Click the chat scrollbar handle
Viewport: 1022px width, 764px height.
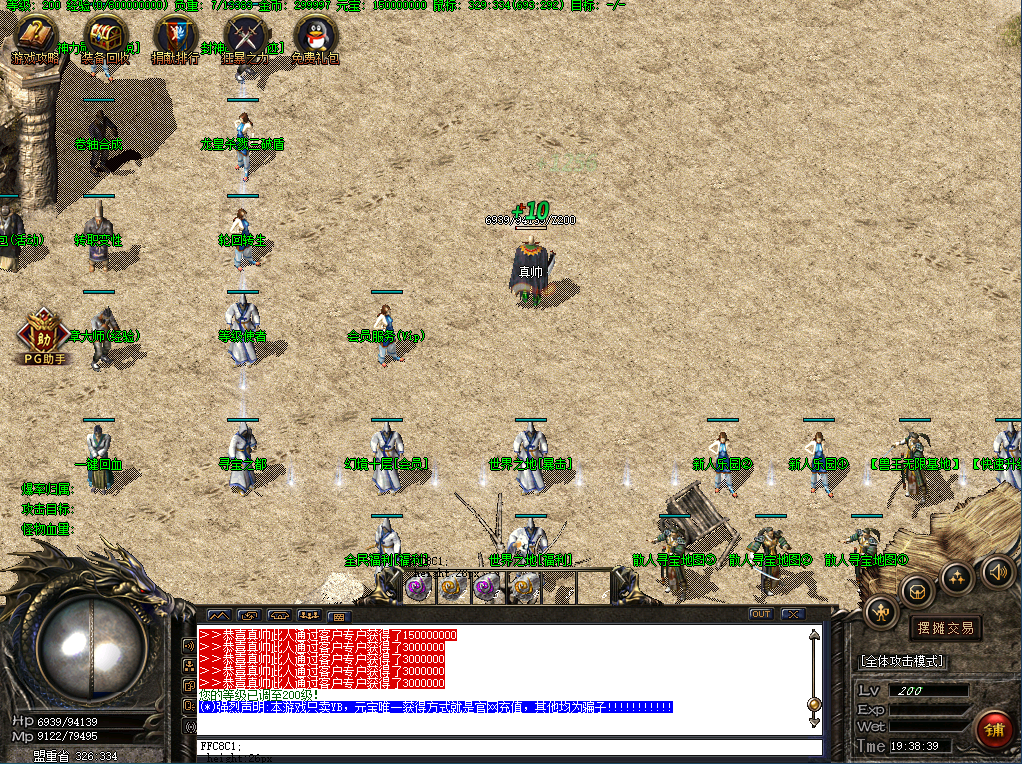point(814,704)
